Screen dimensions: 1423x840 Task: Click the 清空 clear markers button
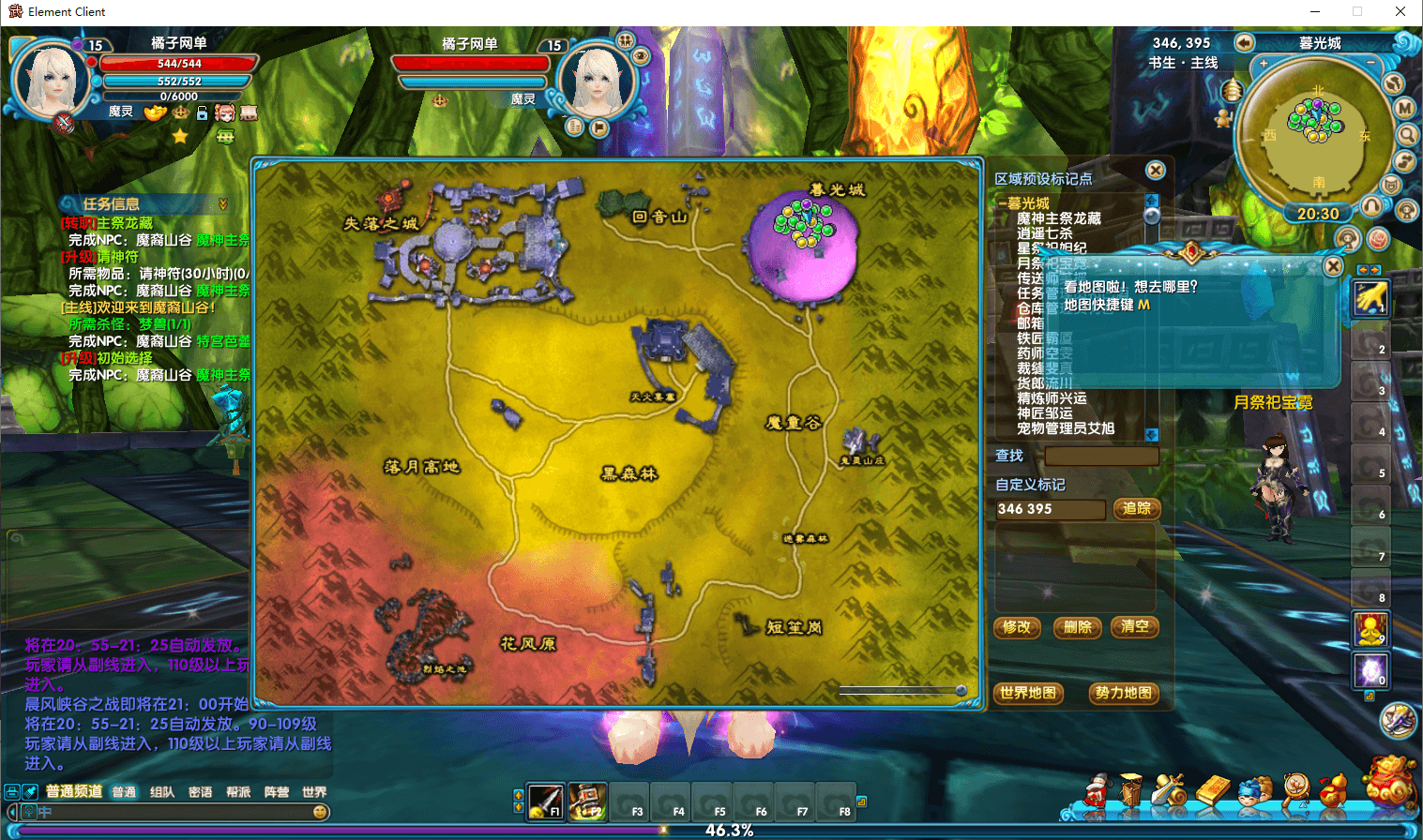[x=1135, y=627]
